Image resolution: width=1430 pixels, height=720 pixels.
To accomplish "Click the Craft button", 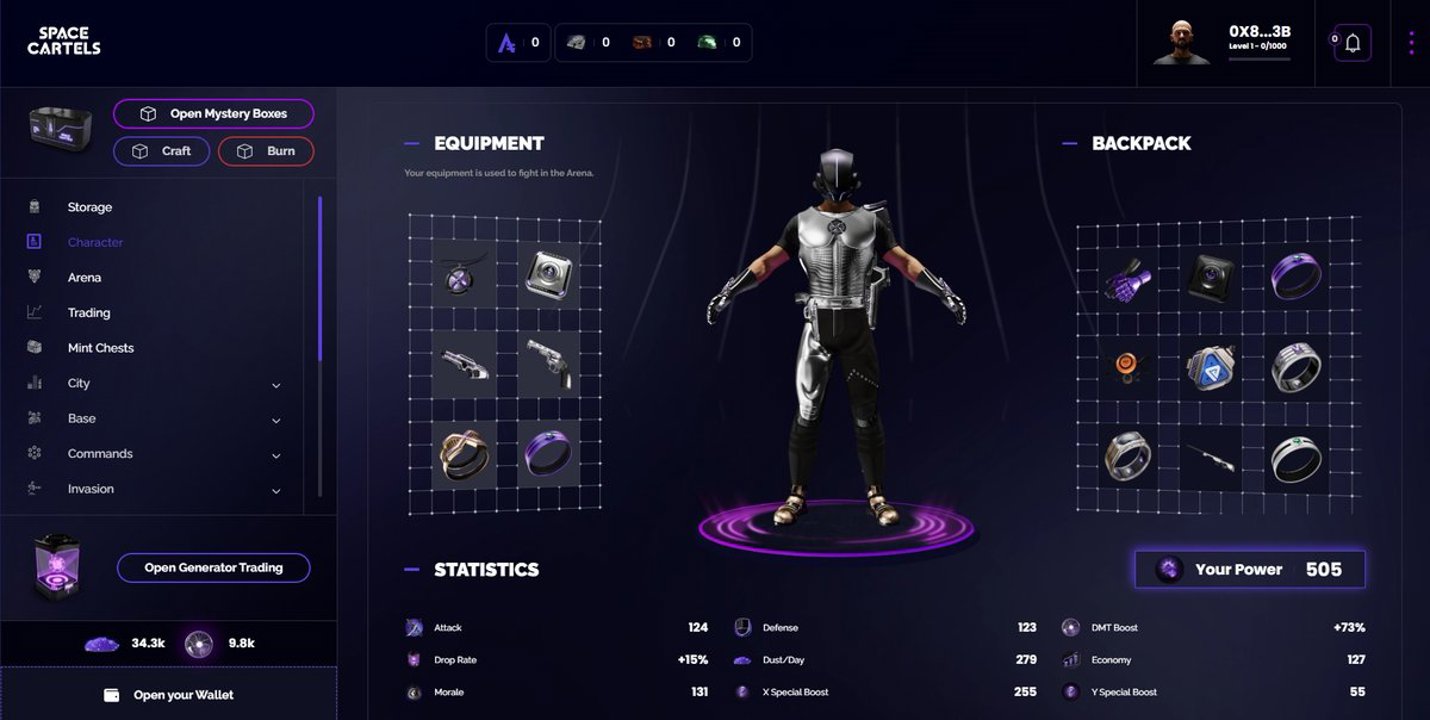I will click(162, 151).
